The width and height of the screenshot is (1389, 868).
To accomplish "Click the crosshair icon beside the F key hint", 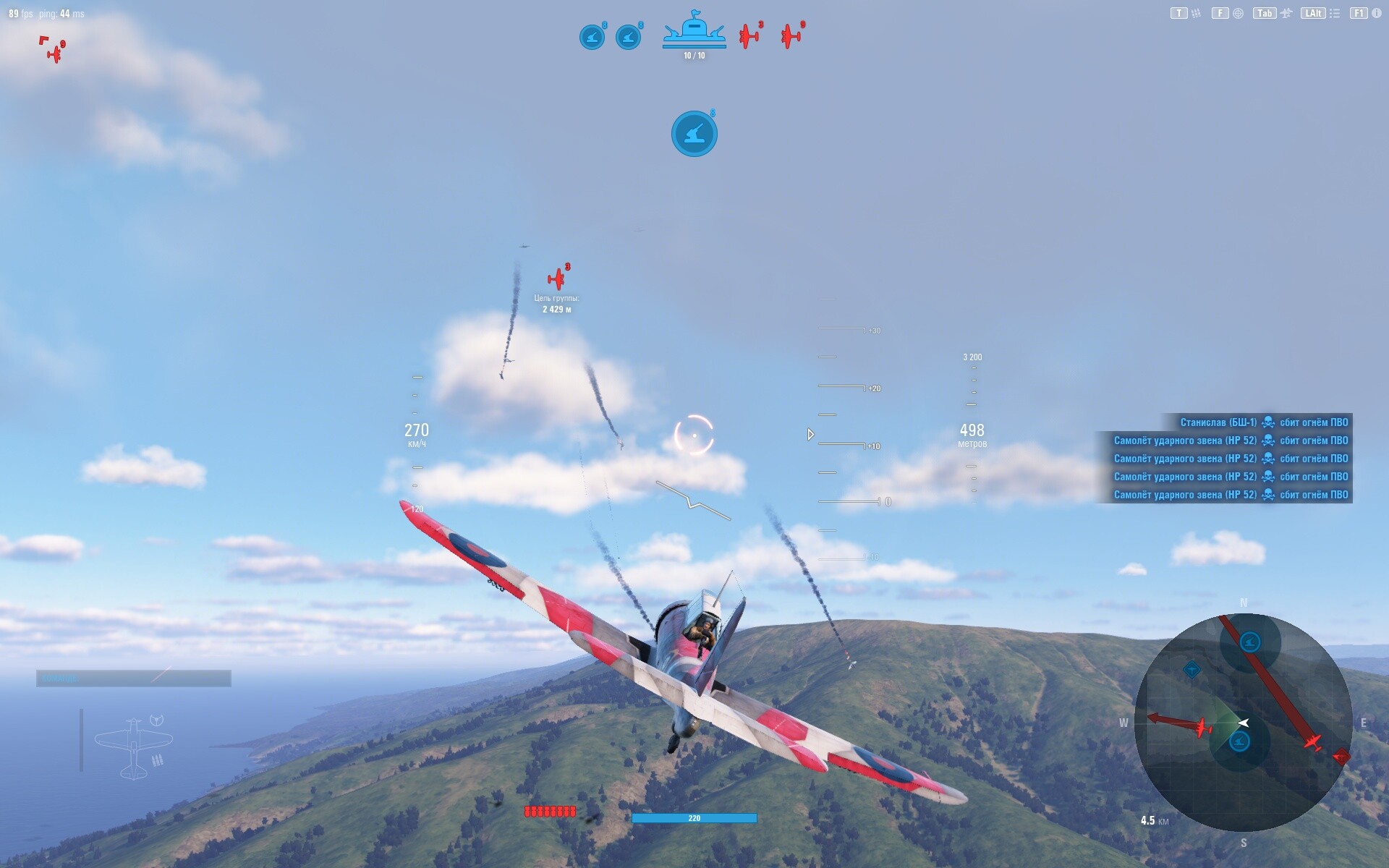I will tap(1239, 12).
